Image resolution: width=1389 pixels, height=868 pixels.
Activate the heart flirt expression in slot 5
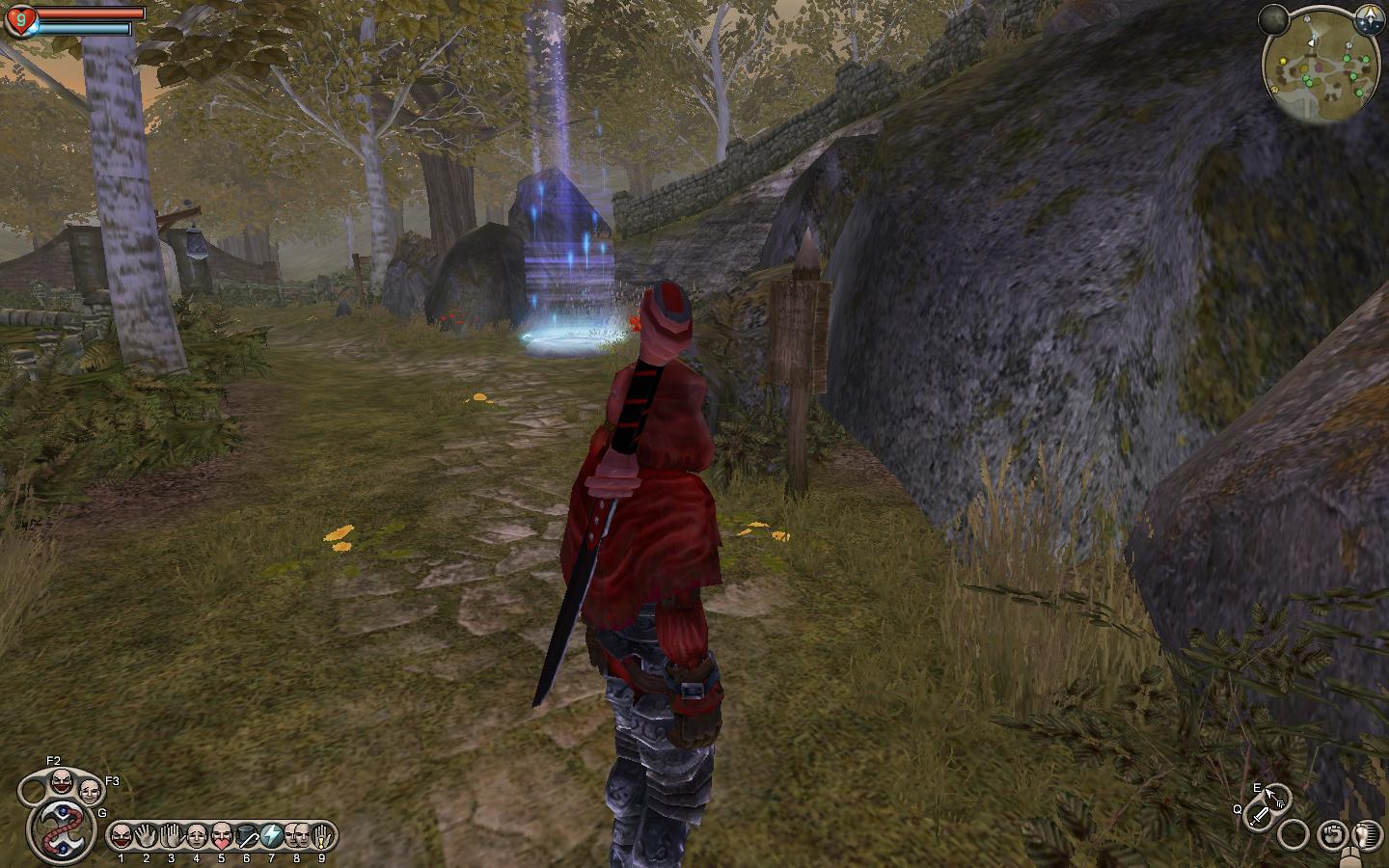coord(222,835)
